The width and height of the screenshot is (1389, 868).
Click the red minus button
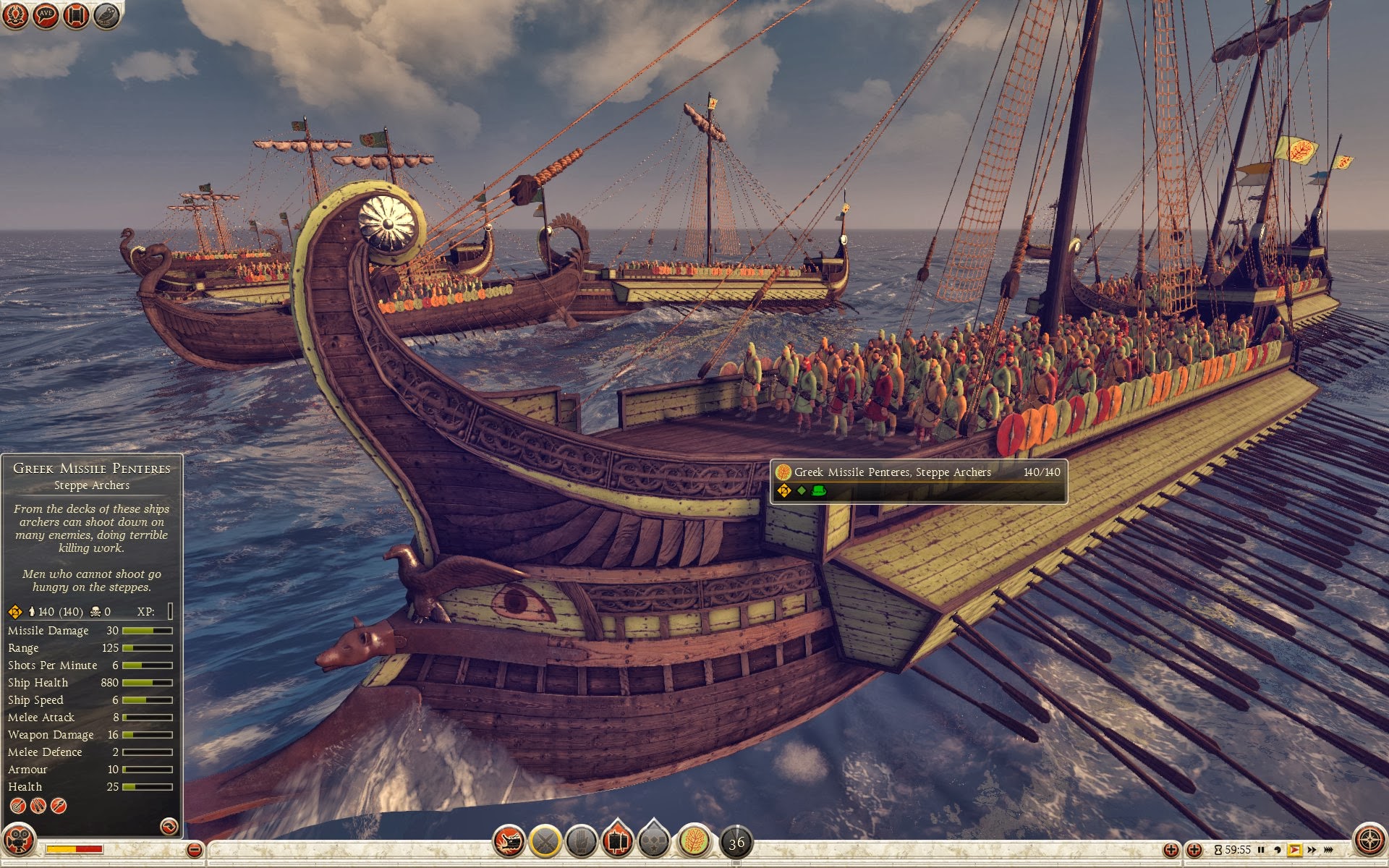pos(194,850)
